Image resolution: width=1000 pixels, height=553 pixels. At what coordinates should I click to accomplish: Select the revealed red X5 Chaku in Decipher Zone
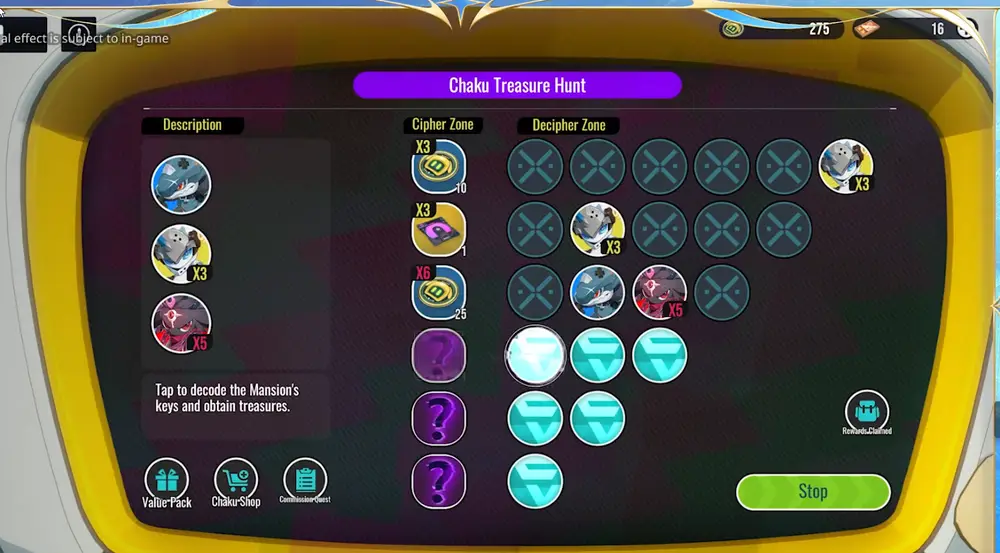click(x=660, y=293)
